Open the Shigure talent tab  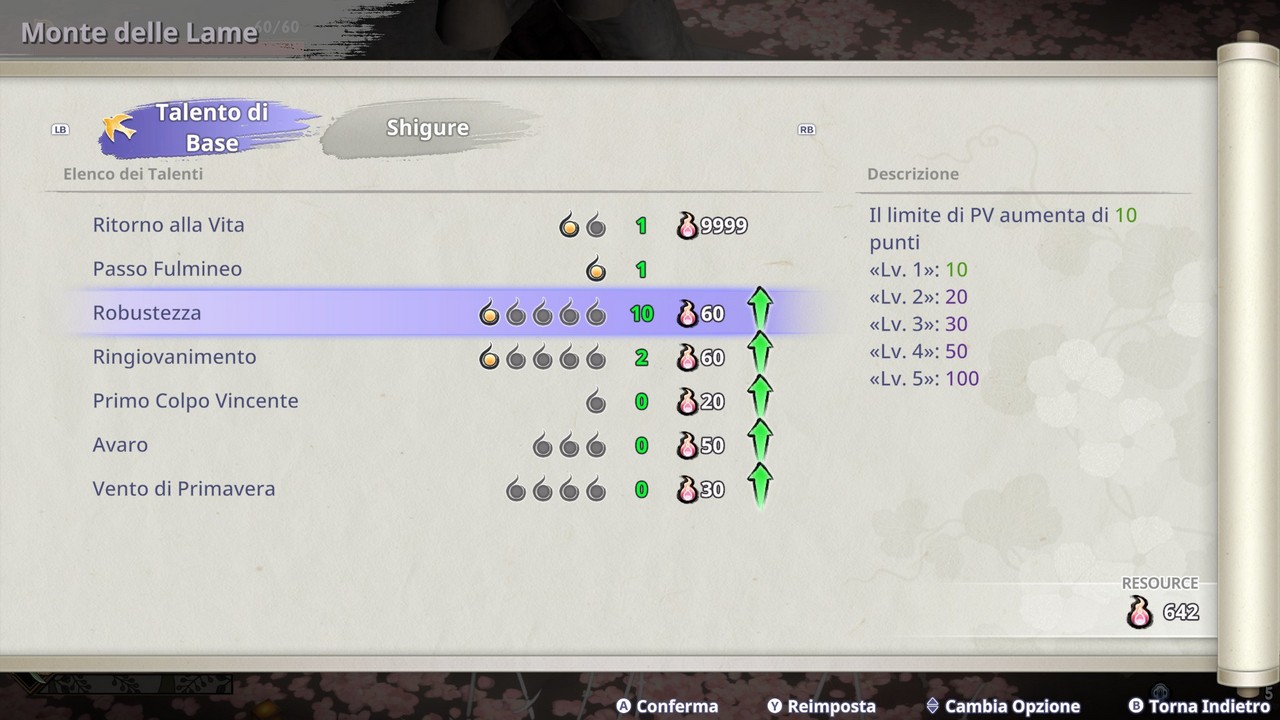428,128
